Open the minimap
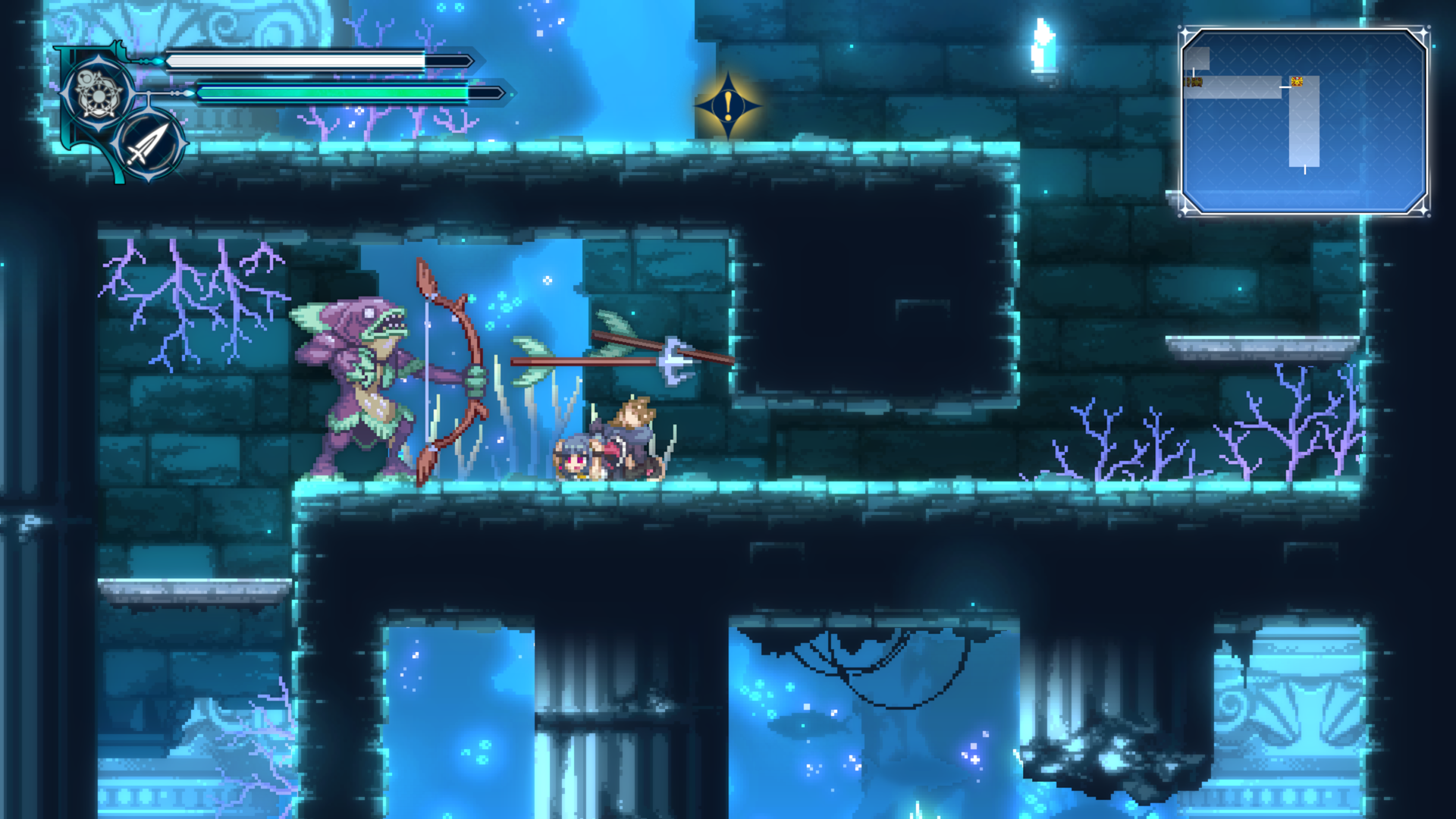Viewport: 1456px width, 819px height. 1304,121
